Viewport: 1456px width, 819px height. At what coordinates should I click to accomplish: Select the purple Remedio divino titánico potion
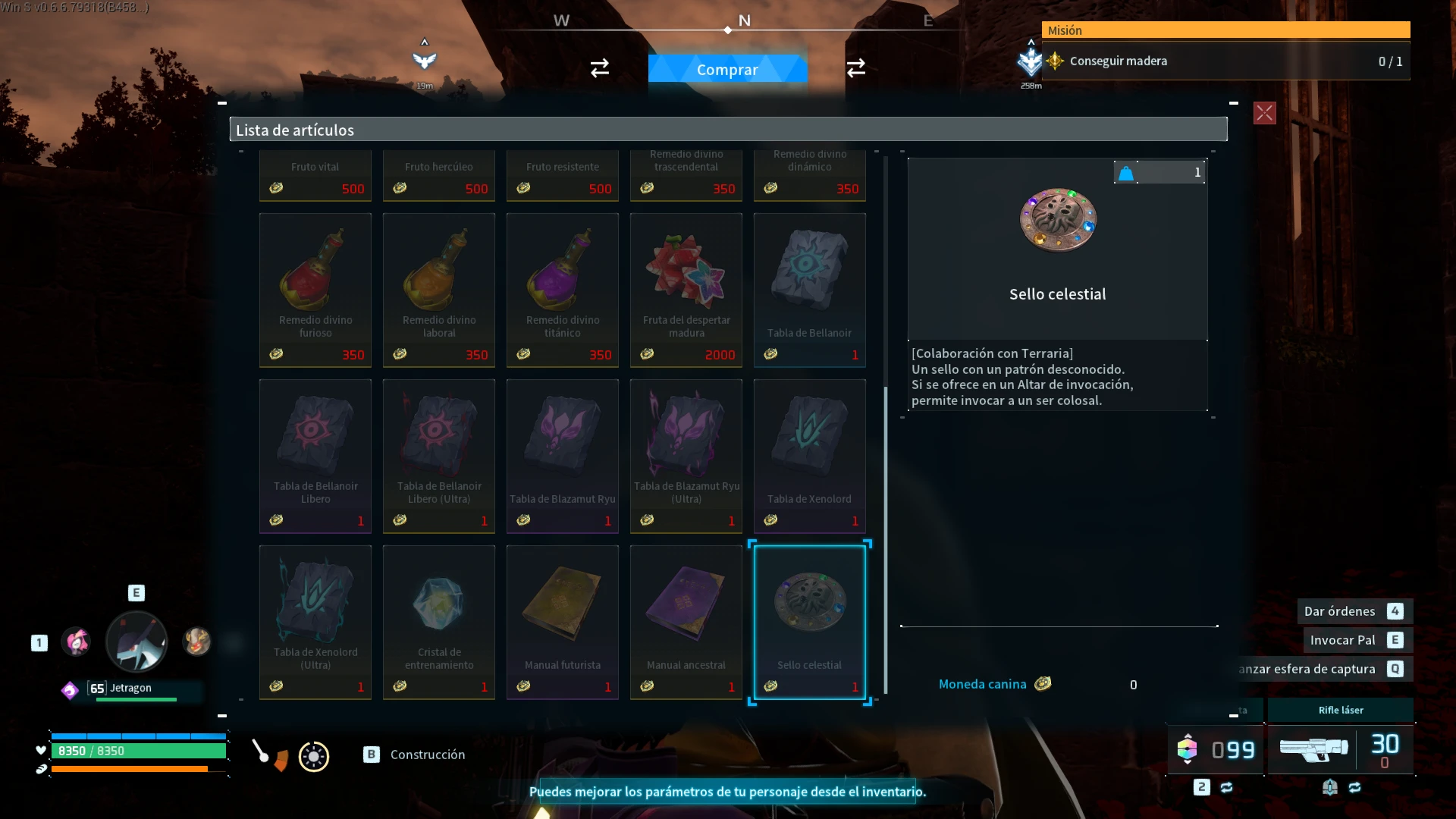tap(562, 290)
